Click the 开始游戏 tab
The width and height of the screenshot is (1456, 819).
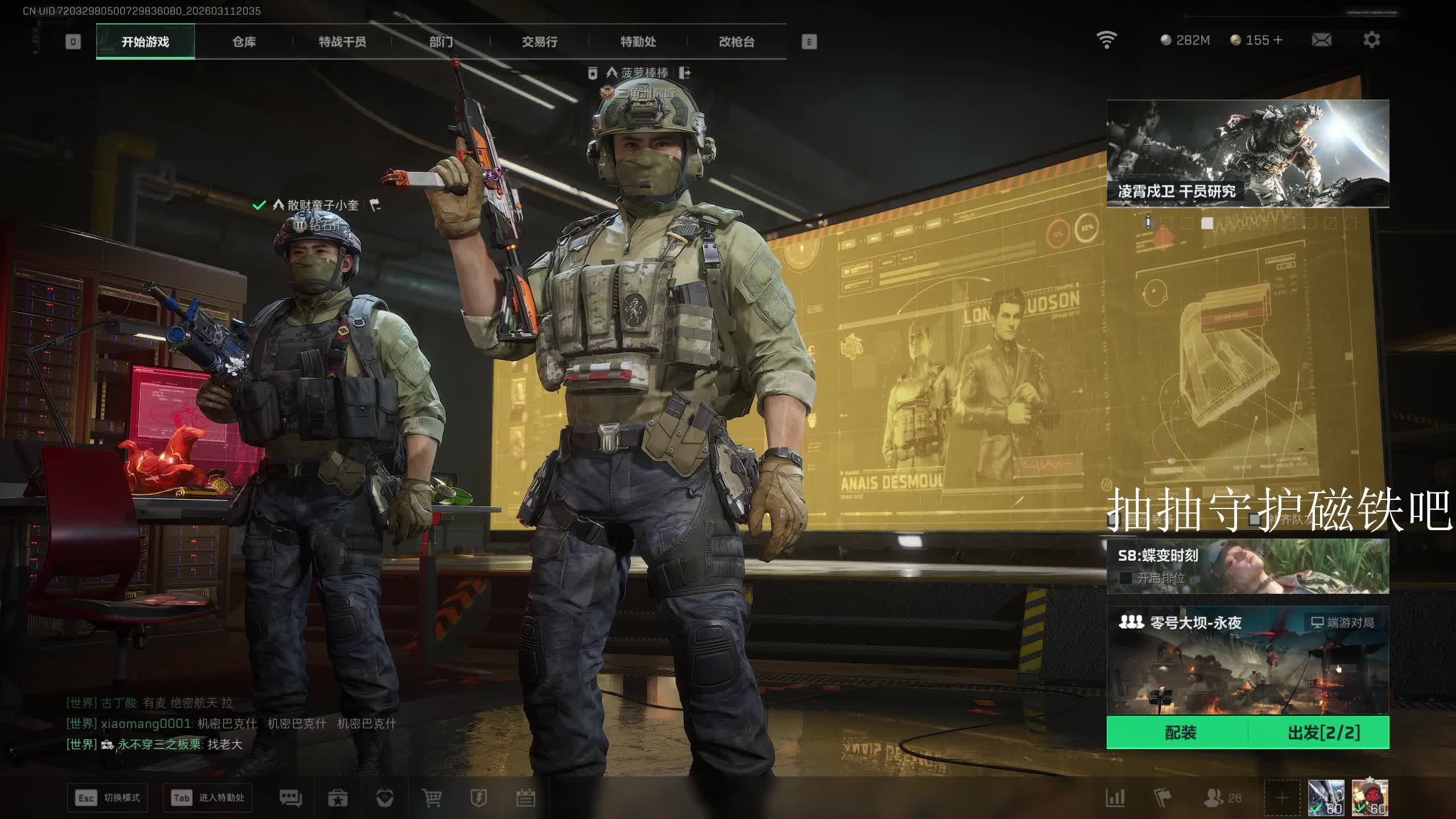click(146, 42)
